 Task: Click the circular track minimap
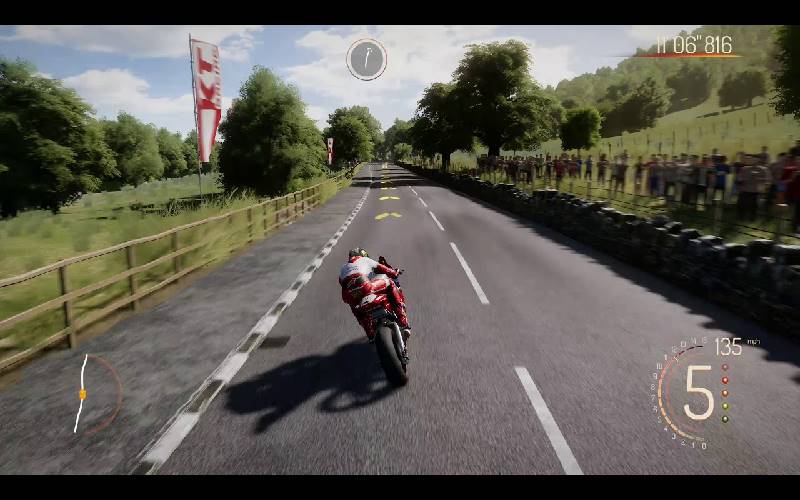tap(92, 393)
